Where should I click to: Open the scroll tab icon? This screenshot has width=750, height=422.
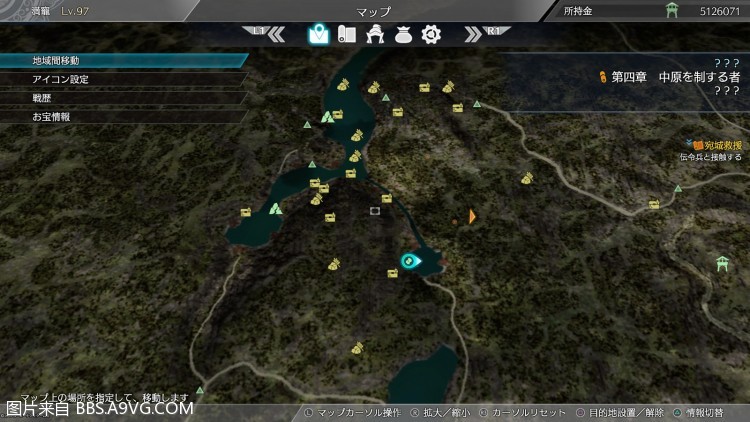point(347,34)
